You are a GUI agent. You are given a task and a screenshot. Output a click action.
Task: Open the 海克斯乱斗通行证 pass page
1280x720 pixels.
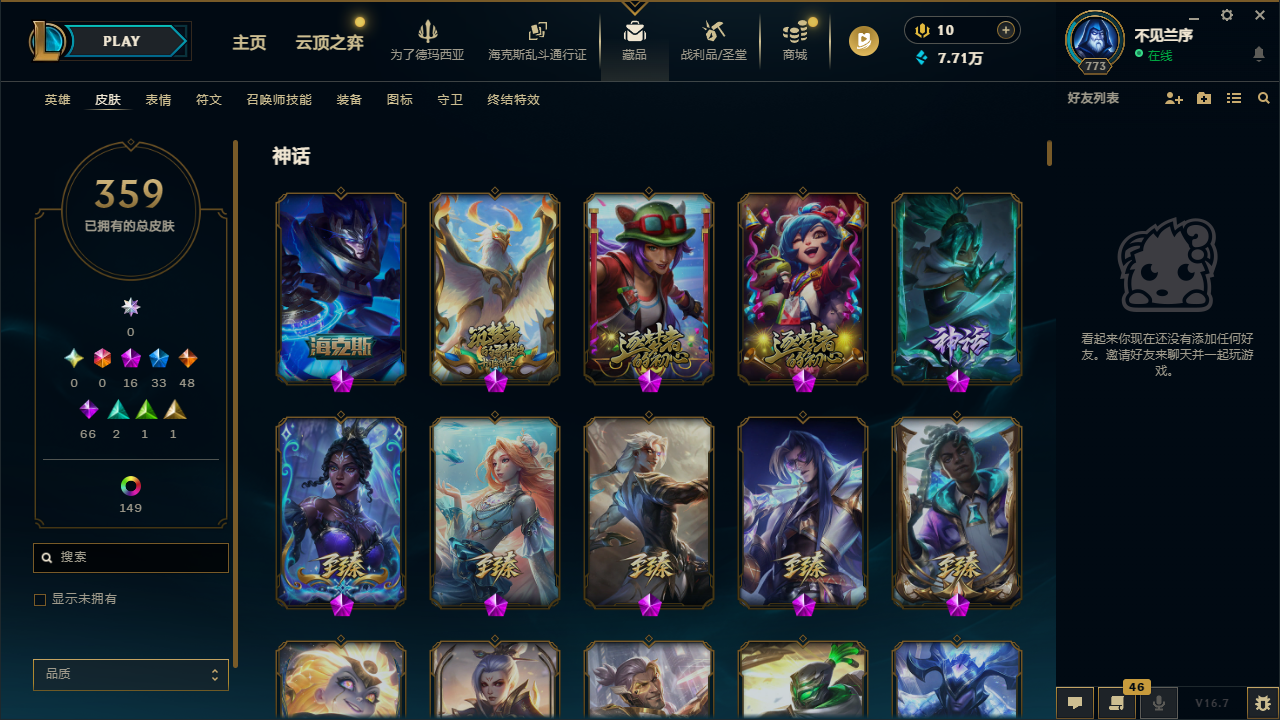pos(537,40)
